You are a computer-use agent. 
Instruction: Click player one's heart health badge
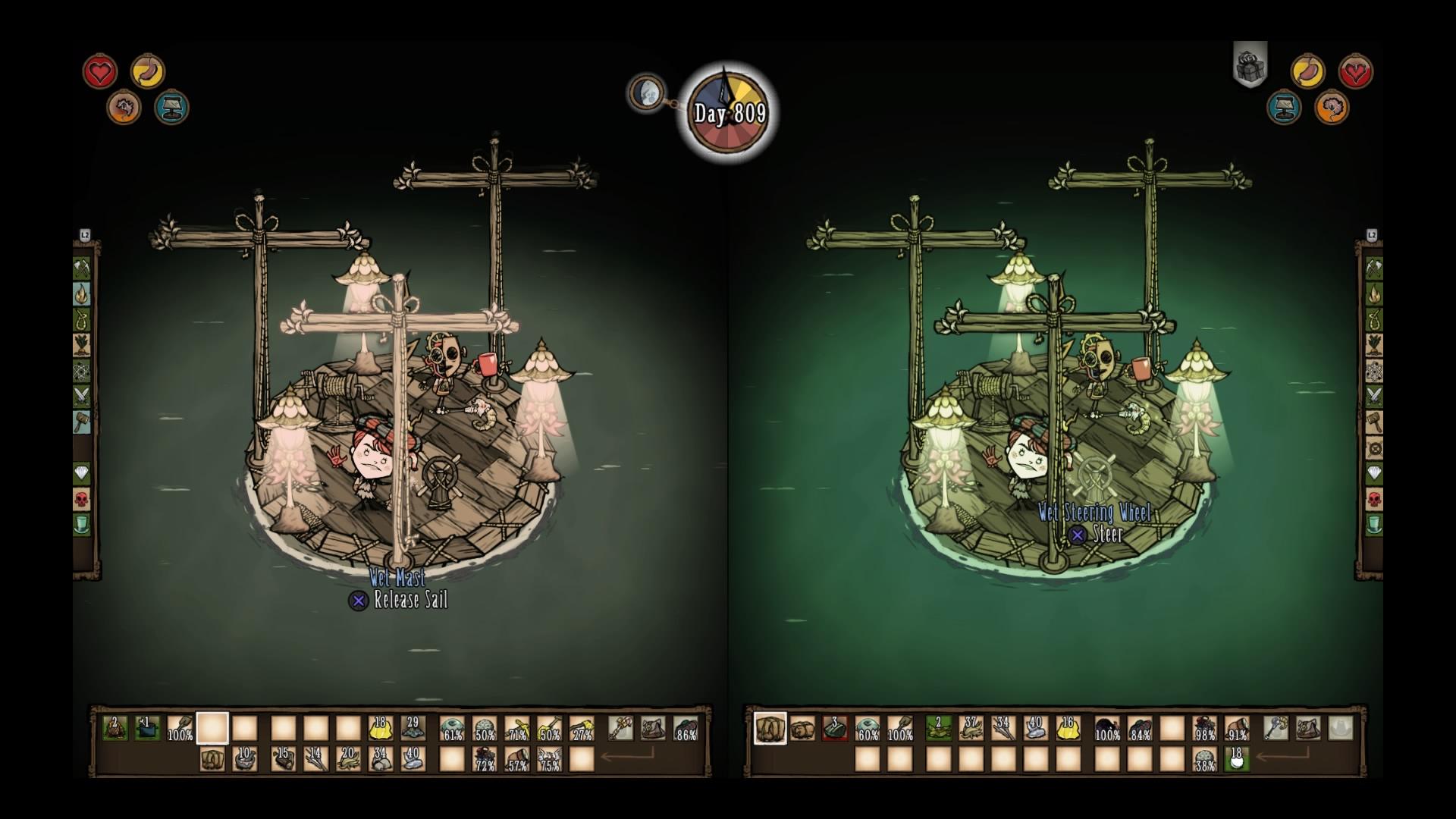(x=100, y=72)
